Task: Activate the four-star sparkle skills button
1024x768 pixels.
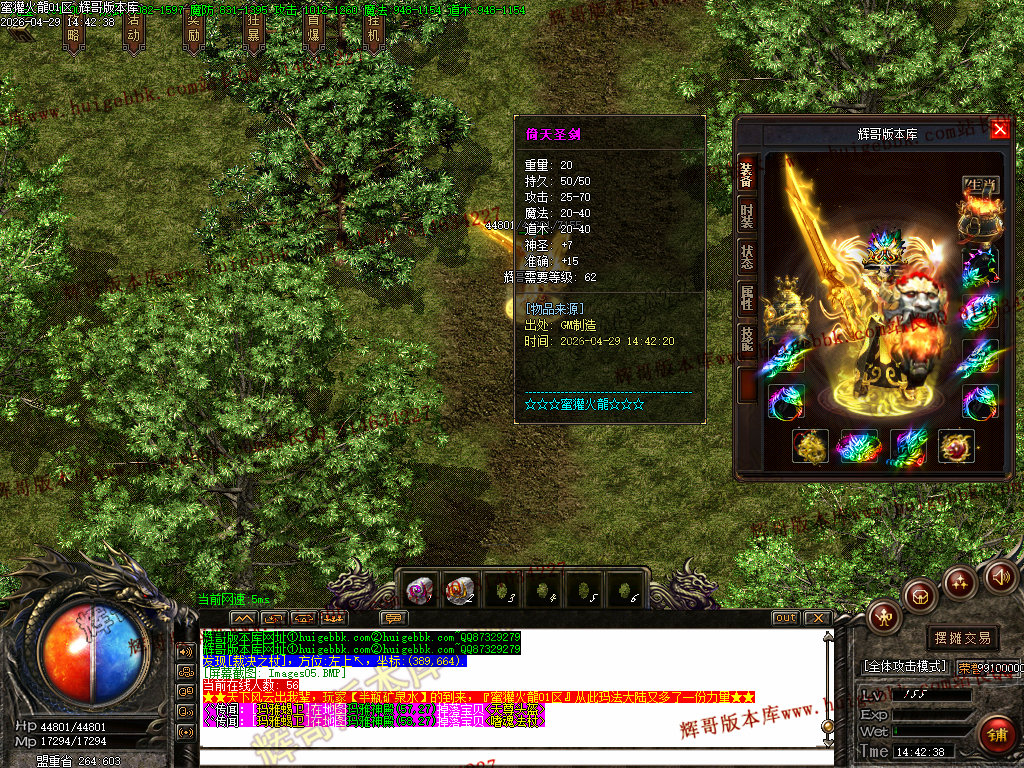Action: (x=960, y=582)
